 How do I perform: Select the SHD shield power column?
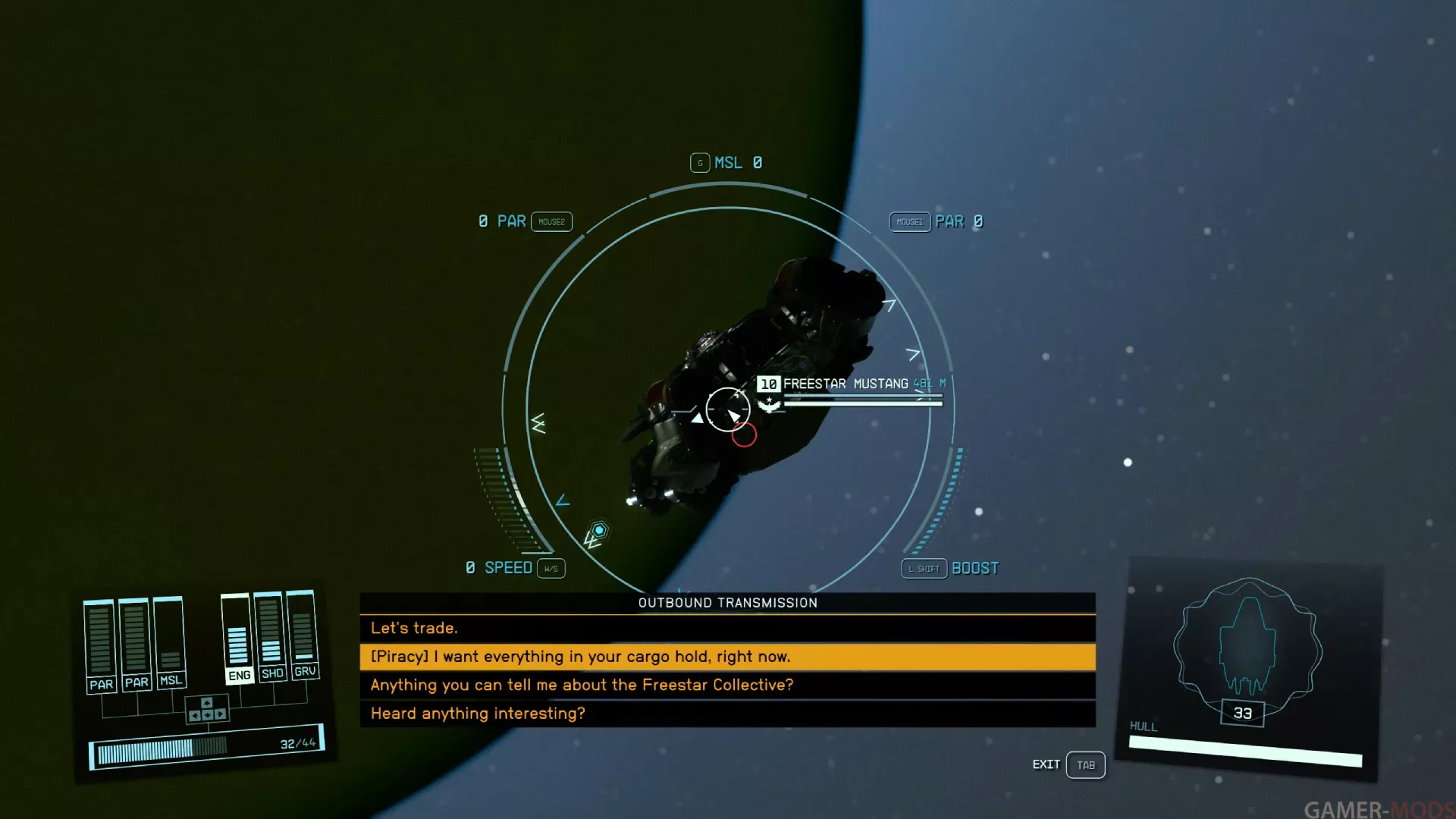coord(271,637)
